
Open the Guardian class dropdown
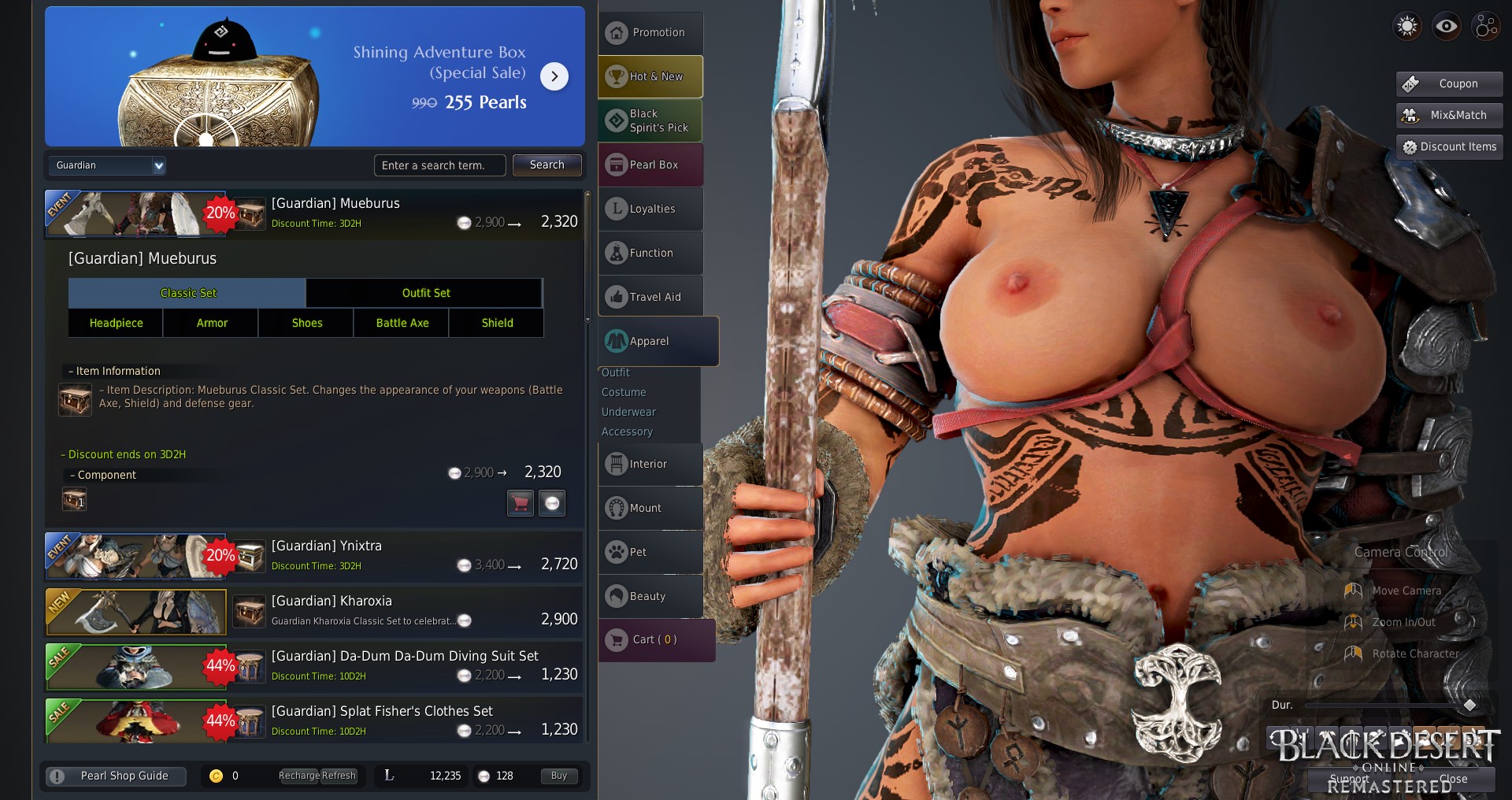pyautogui.click(x=108, y=165)
